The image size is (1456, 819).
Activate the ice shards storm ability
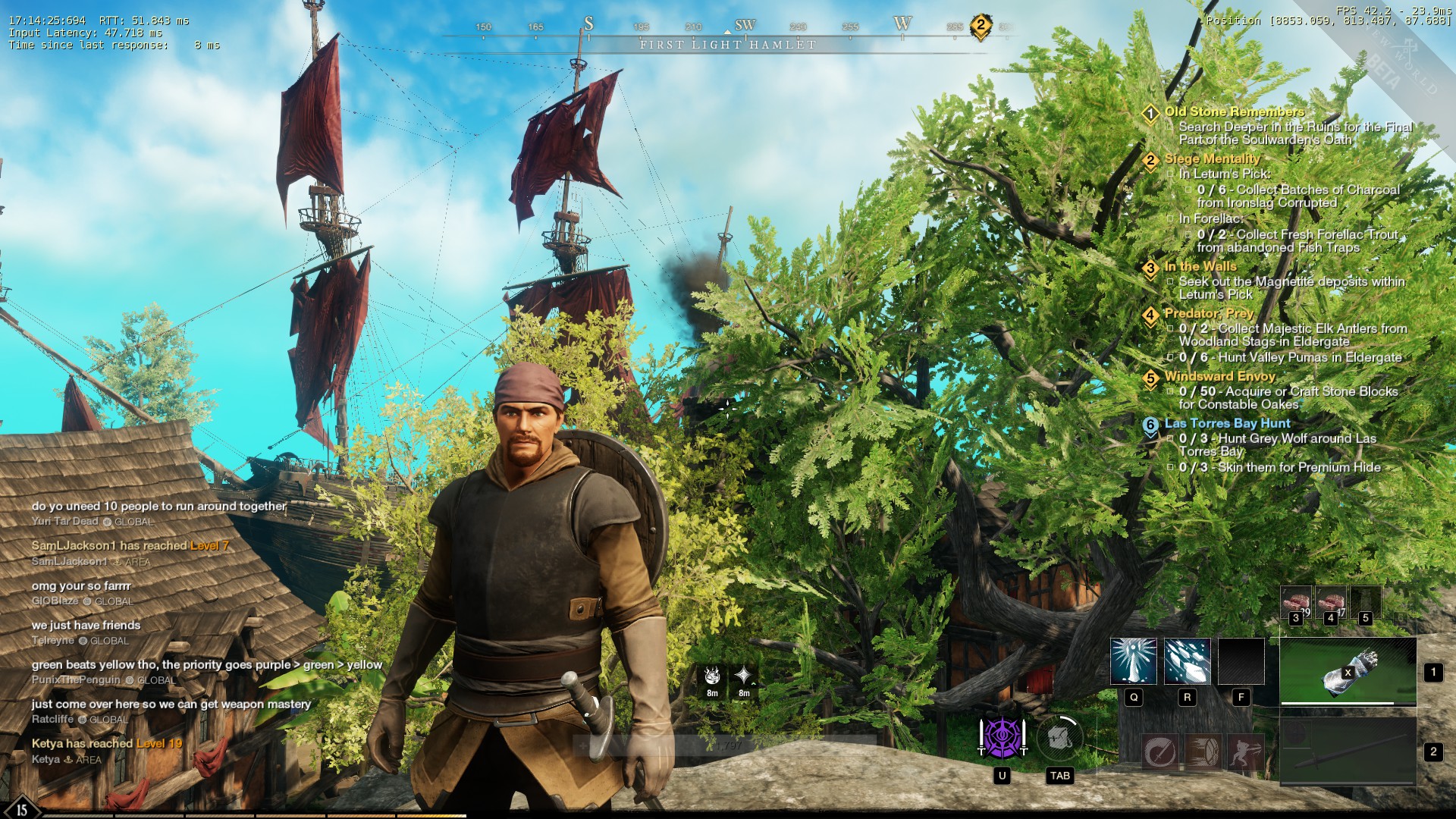(1187, 661)
